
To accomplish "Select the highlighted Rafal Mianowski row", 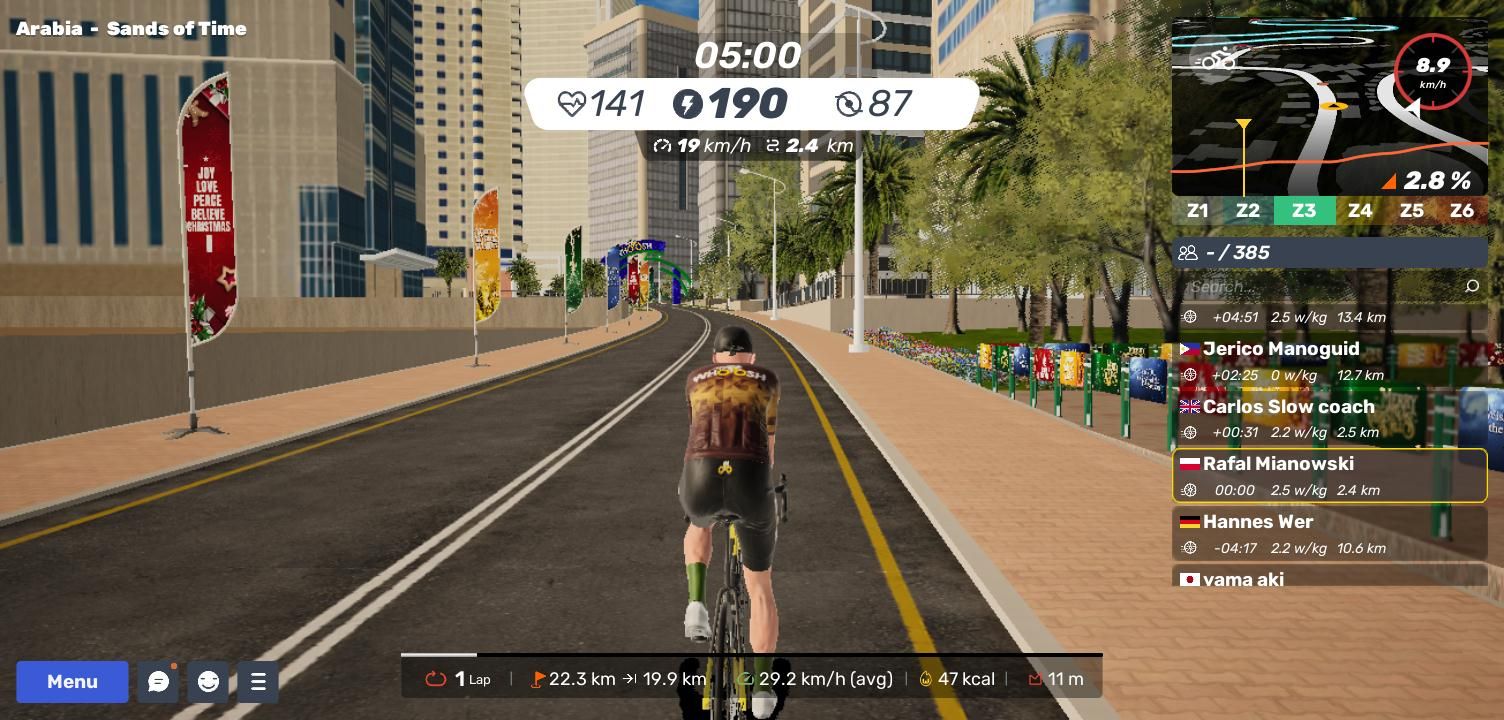I will (1329, 476).
